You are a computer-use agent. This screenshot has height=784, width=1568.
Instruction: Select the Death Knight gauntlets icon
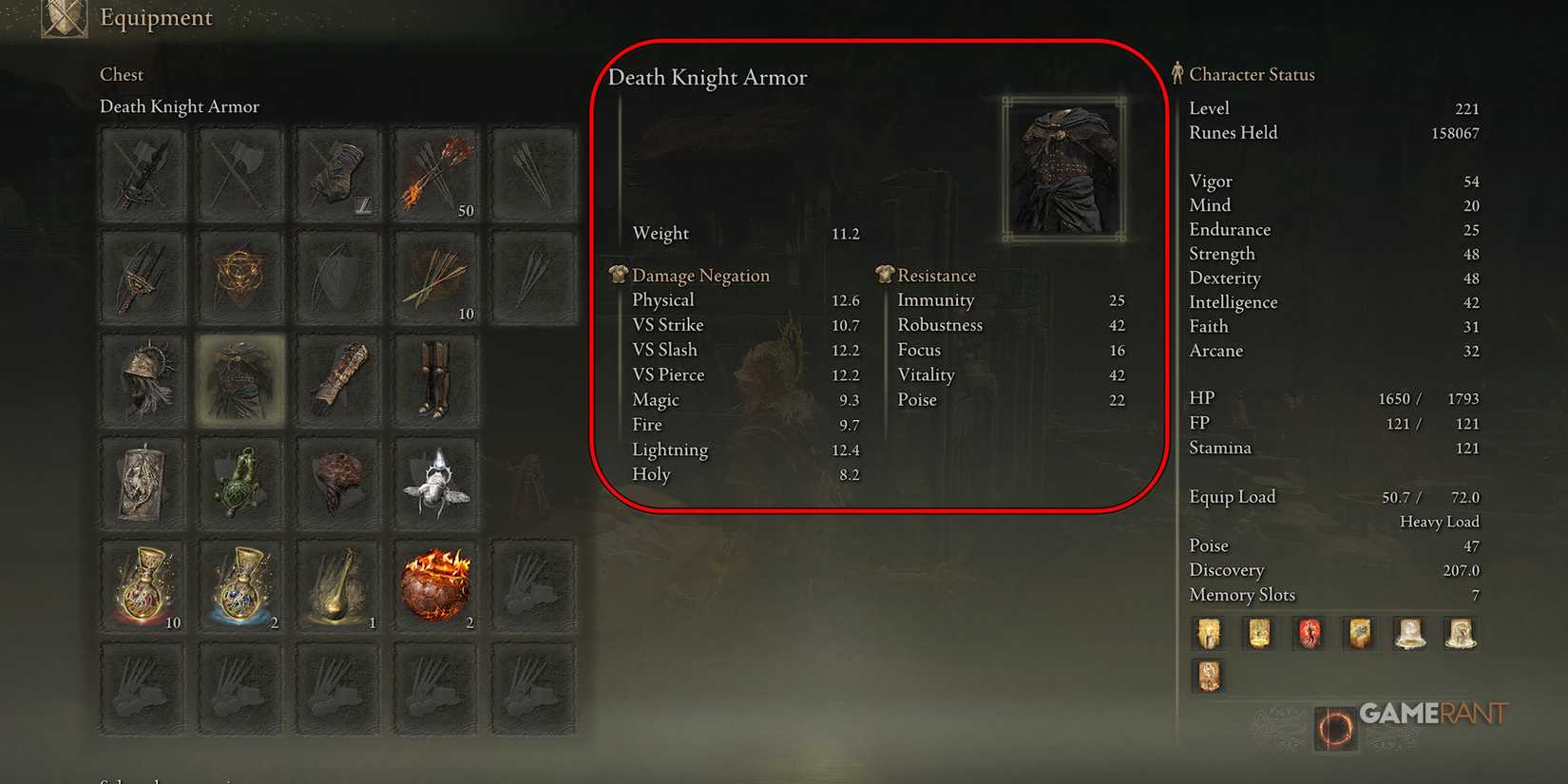coord(337,377)
